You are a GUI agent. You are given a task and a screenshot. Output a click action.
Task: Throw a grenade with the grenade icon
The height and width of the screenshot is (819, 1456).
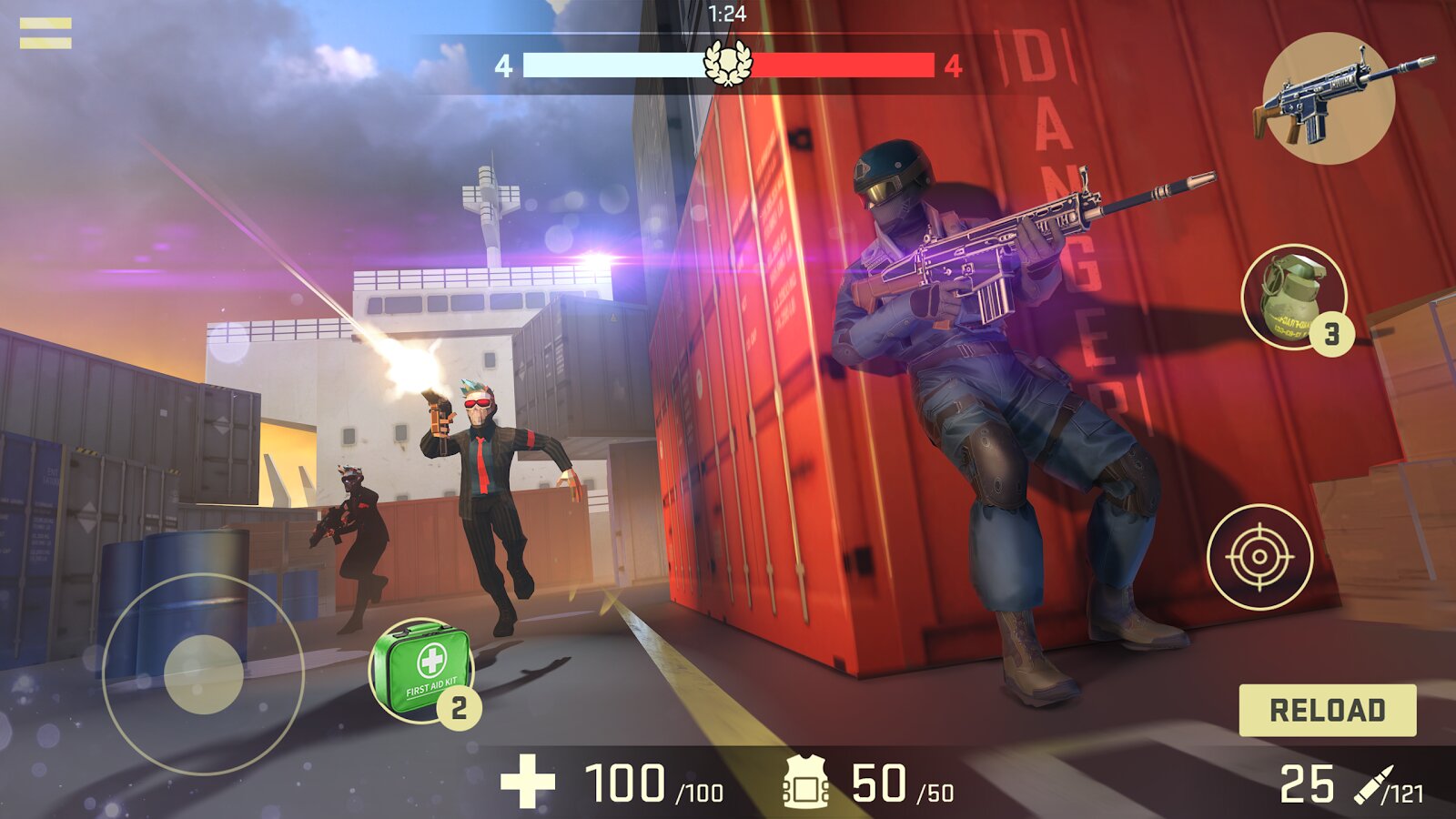click(1293, 295)
